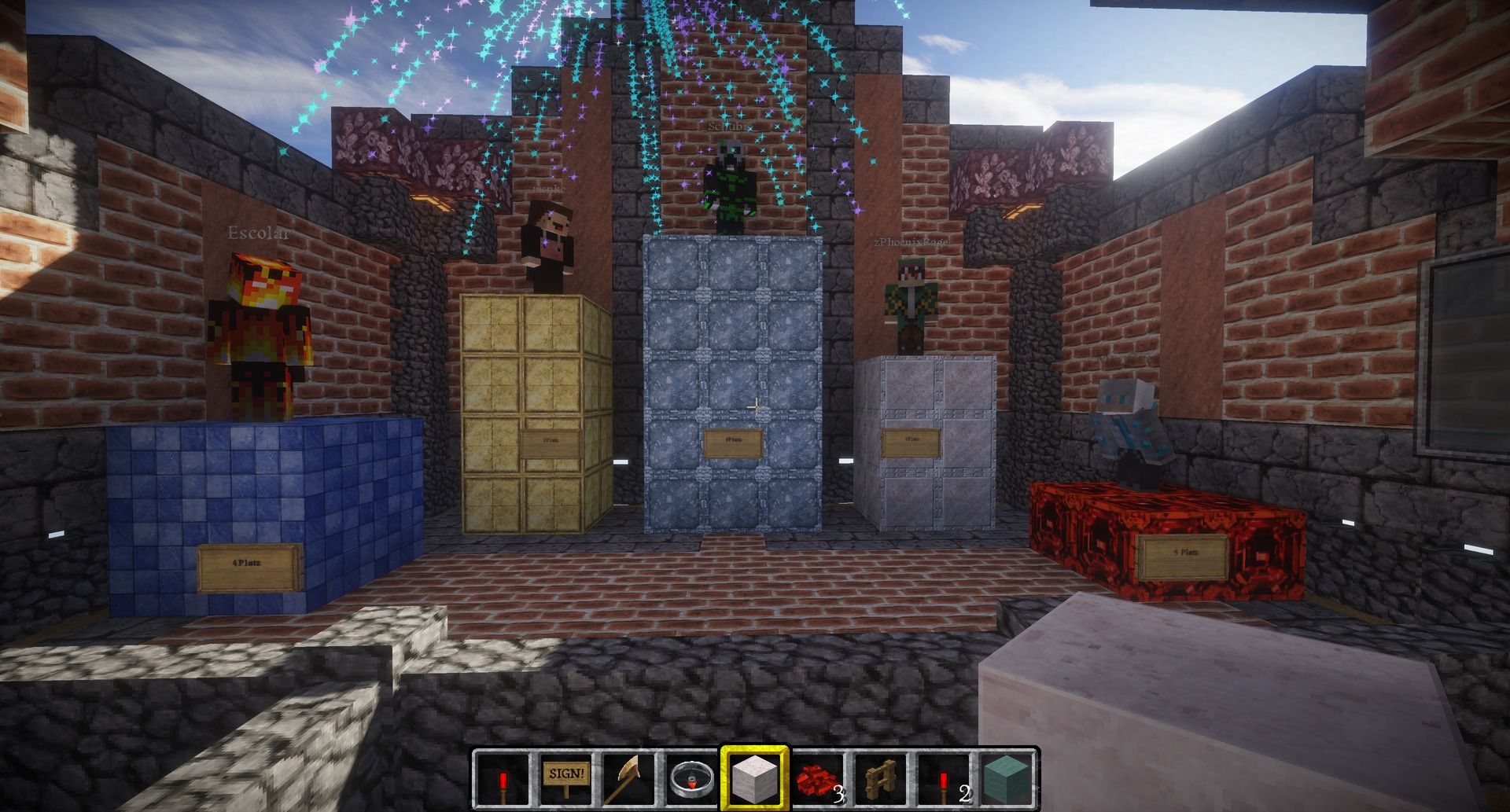Select the teal block hotbar slot
The height and width of the screenshot is (812, 1510).
[1006, 778]
